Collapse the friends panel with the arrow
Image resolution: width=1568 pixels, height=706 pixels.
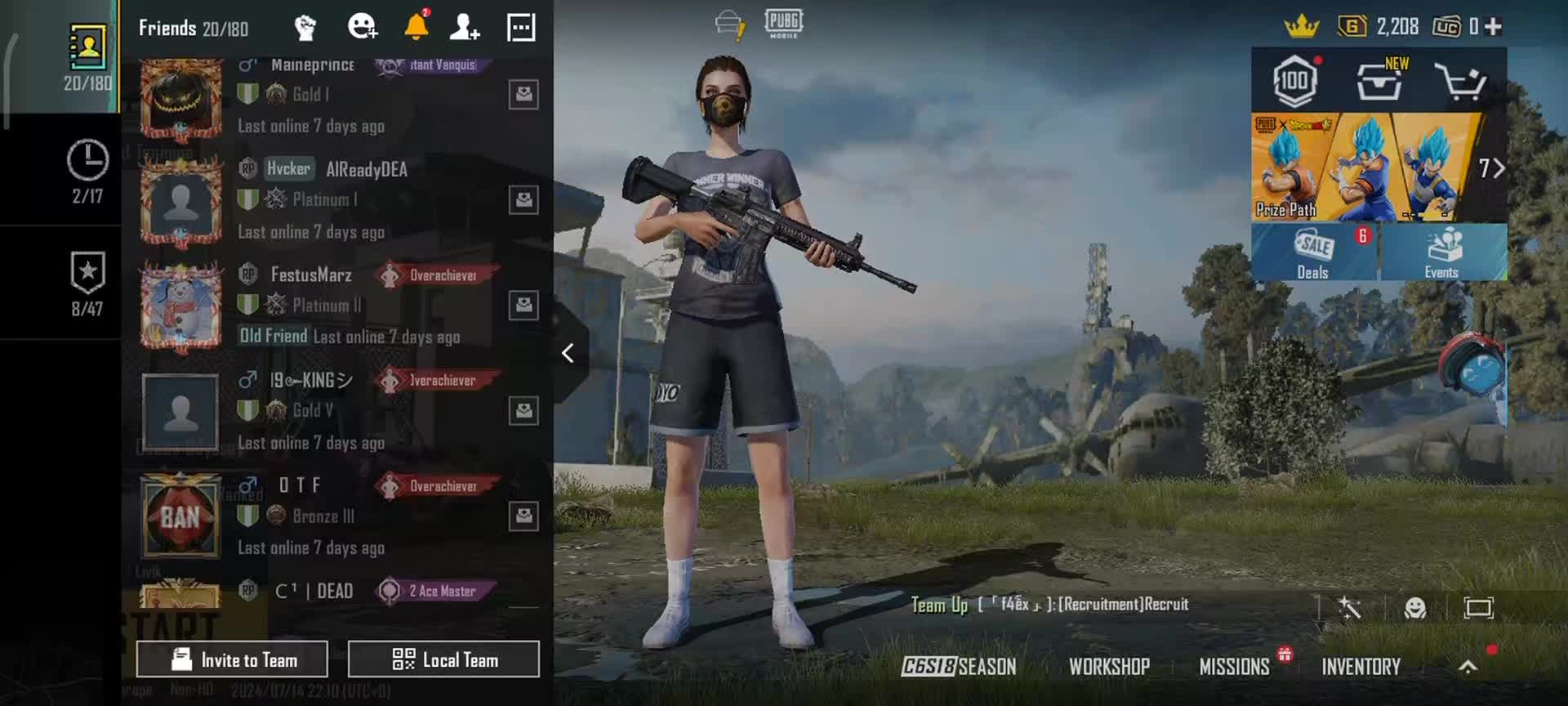point(568,353)
